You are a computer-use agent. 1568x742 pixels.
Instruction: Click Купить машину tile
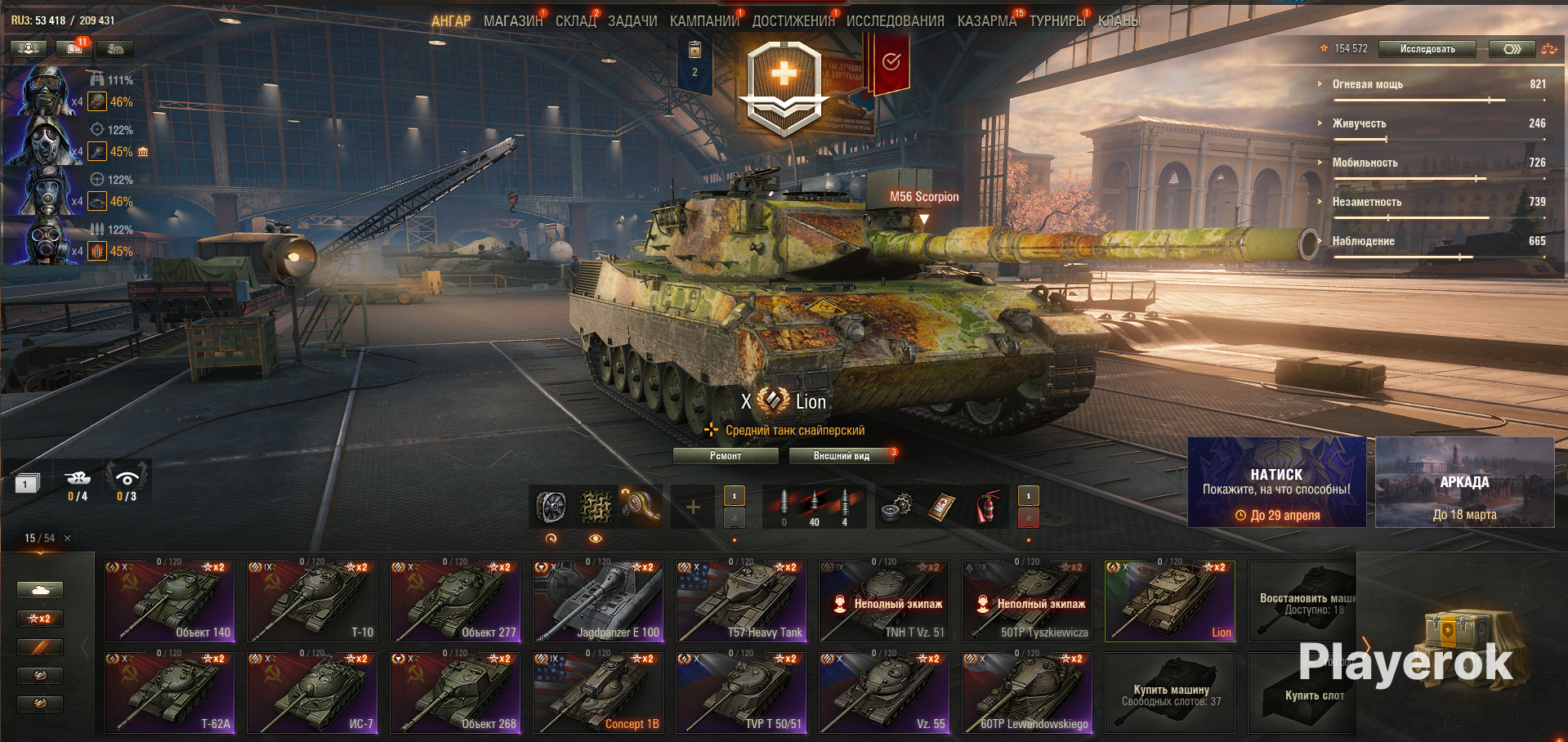1170,693
